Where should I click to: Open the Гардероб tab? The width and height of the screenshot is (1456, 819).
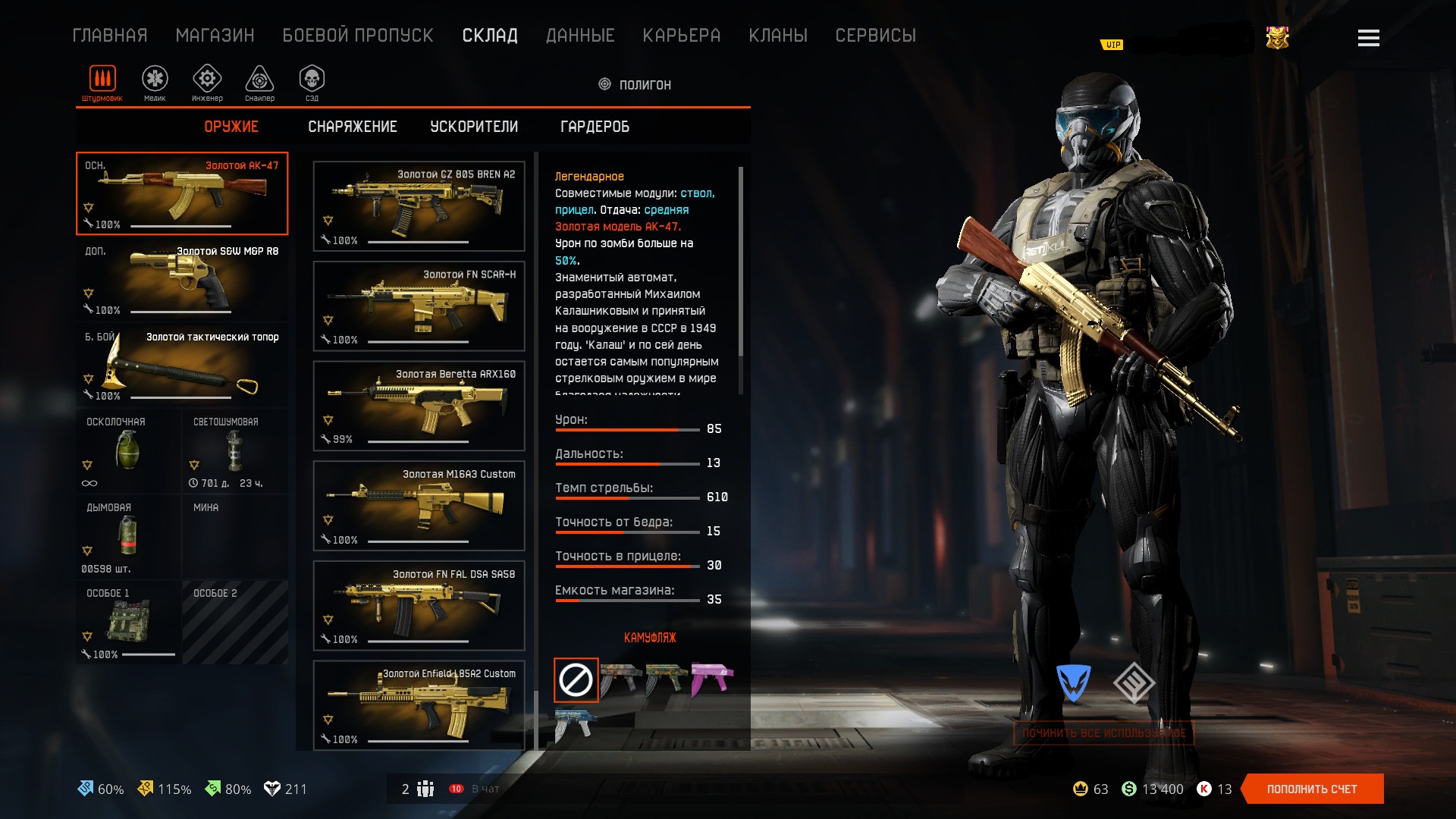[x=595, y=127]
